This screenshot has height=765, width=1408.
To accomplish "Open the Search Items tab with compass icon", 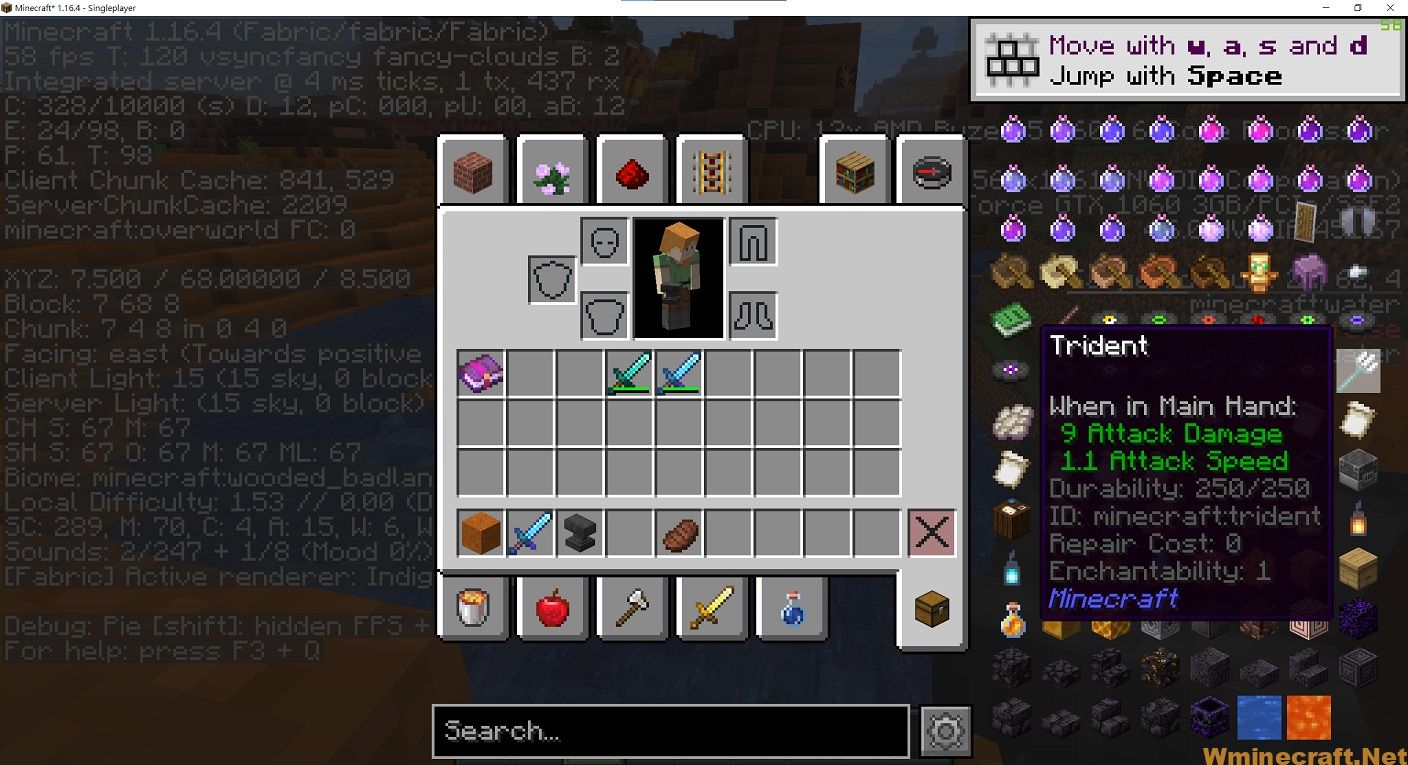I will point(931,170).
